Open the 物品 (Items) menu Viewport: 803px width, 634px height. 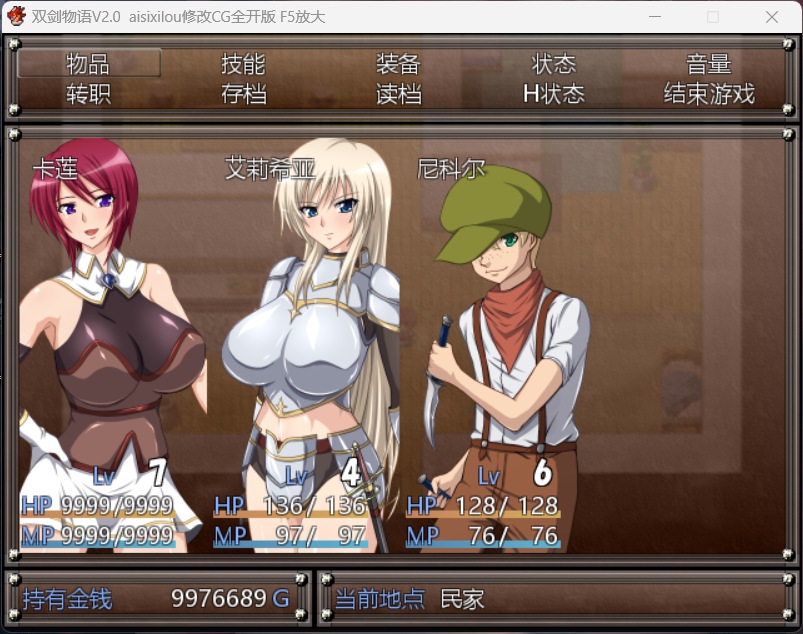(x=88, y=64)
